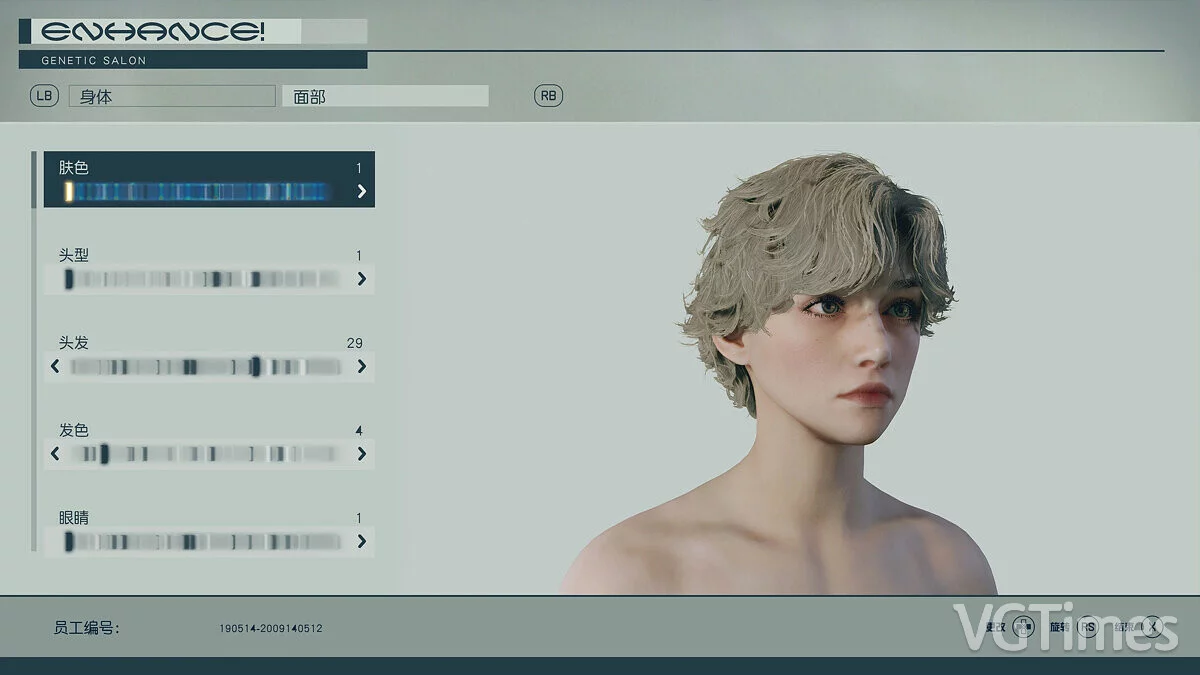
Task: Click right arrow on 头发 row
Action: (361, 367)
